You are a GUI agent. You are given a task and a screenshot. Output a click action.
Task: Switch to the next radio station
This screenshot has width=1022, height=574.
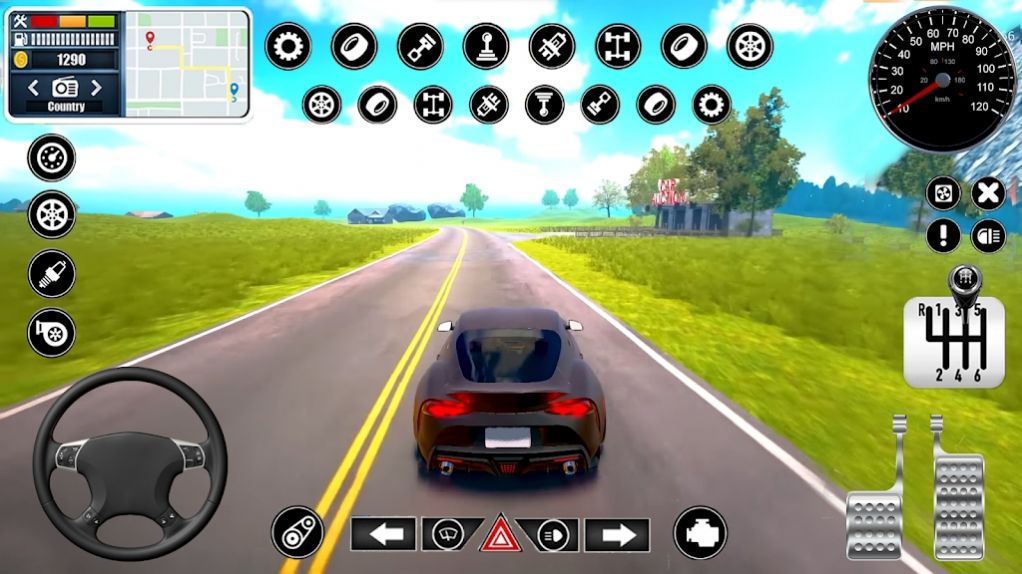[97, 87]
